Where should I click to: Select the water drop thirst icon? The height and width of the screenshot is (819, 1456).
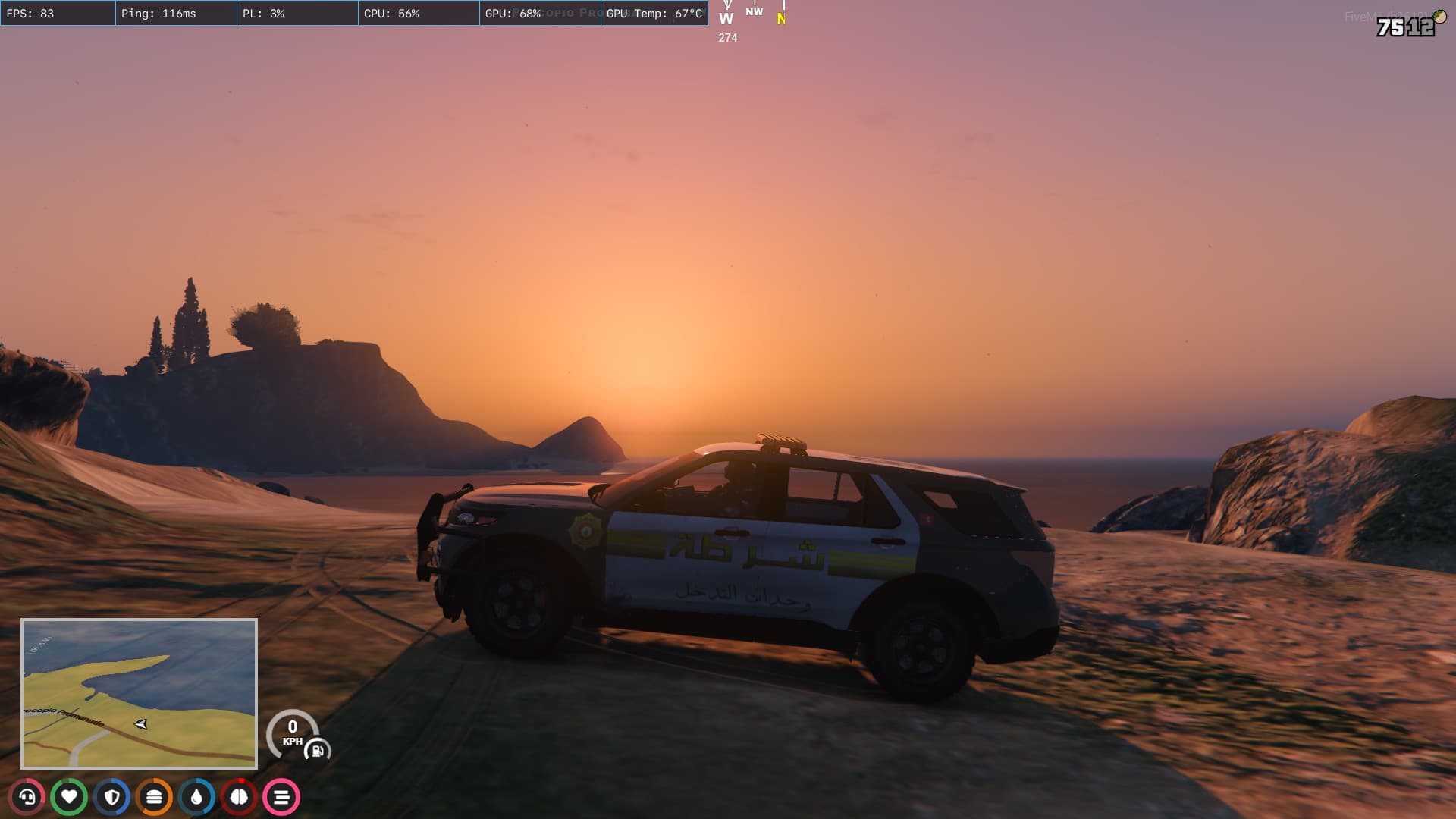point(197,797)
